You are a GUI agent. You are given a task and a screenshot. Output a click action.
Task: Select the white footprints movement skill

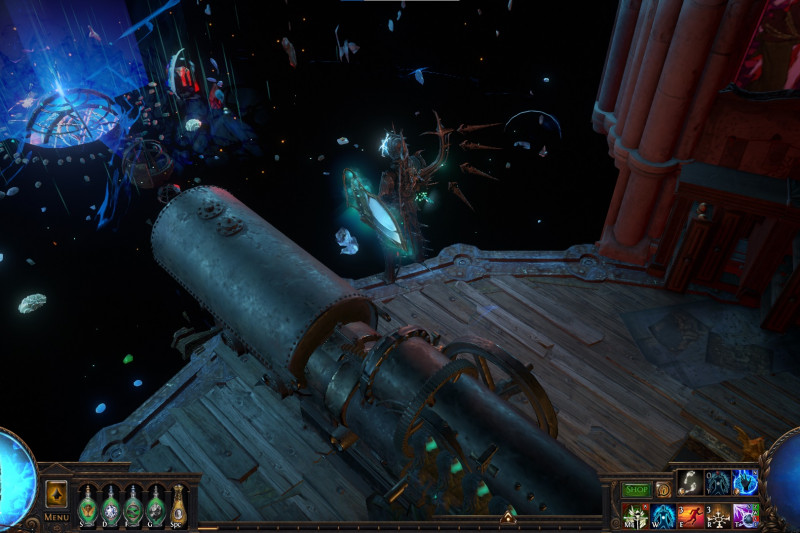690,482
